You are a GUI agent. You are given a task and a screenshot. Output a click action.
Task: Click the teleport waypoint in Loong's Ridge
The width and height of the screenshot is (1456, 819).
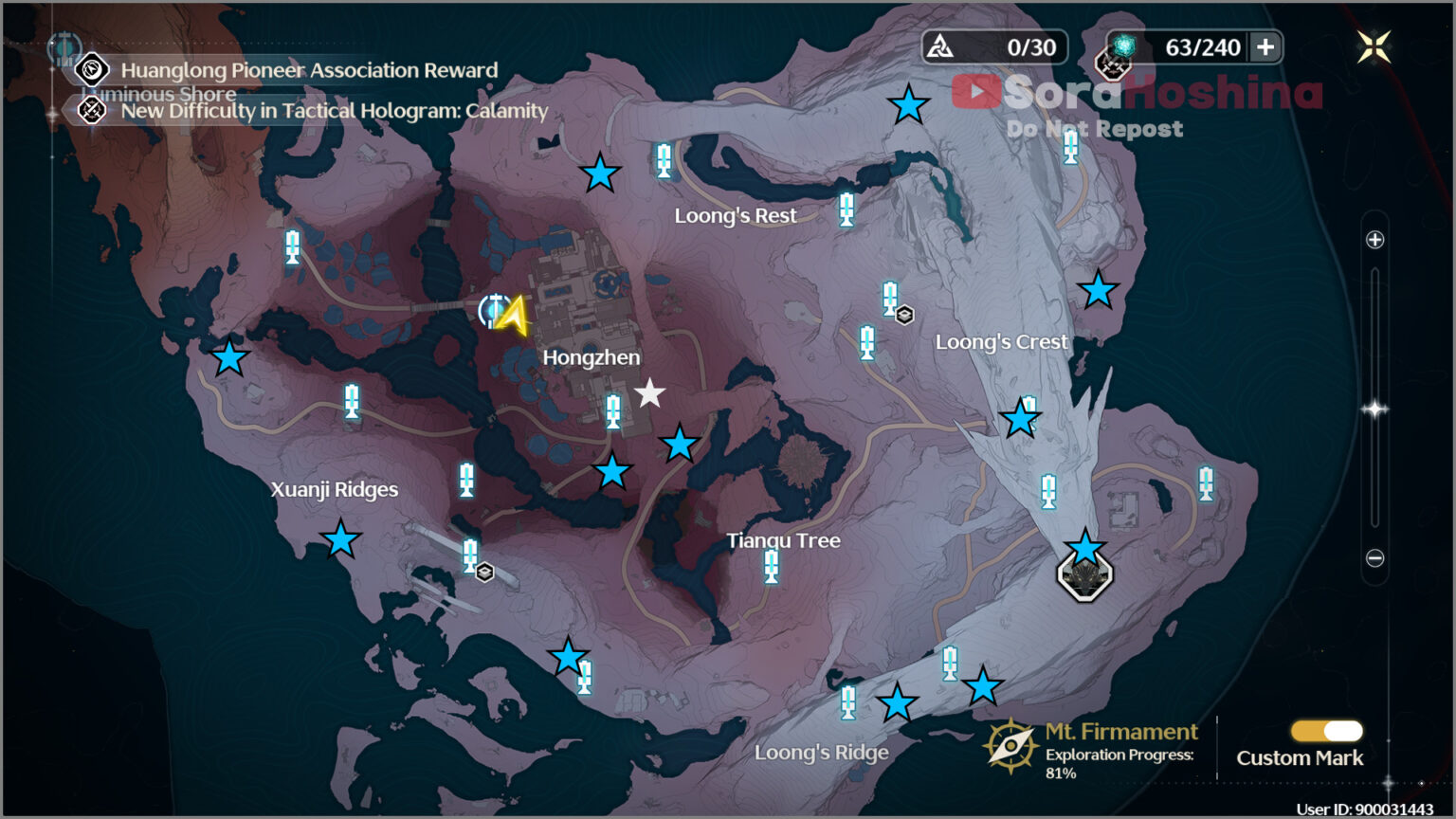click(846, 705)
